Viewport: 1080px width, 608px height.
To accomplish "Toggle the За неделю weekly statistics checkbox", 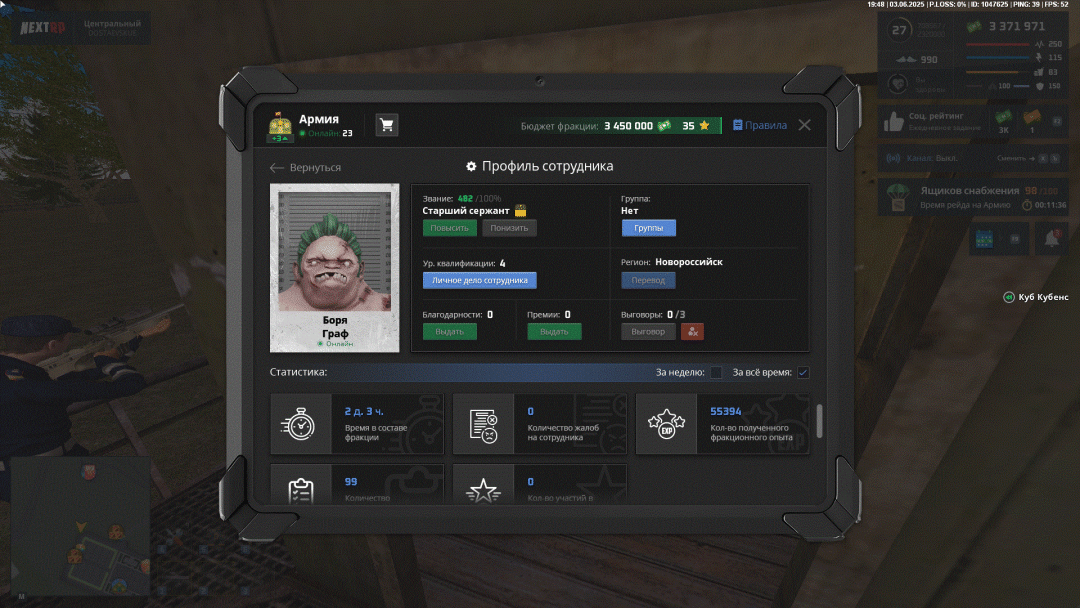I will click(716, 373).
